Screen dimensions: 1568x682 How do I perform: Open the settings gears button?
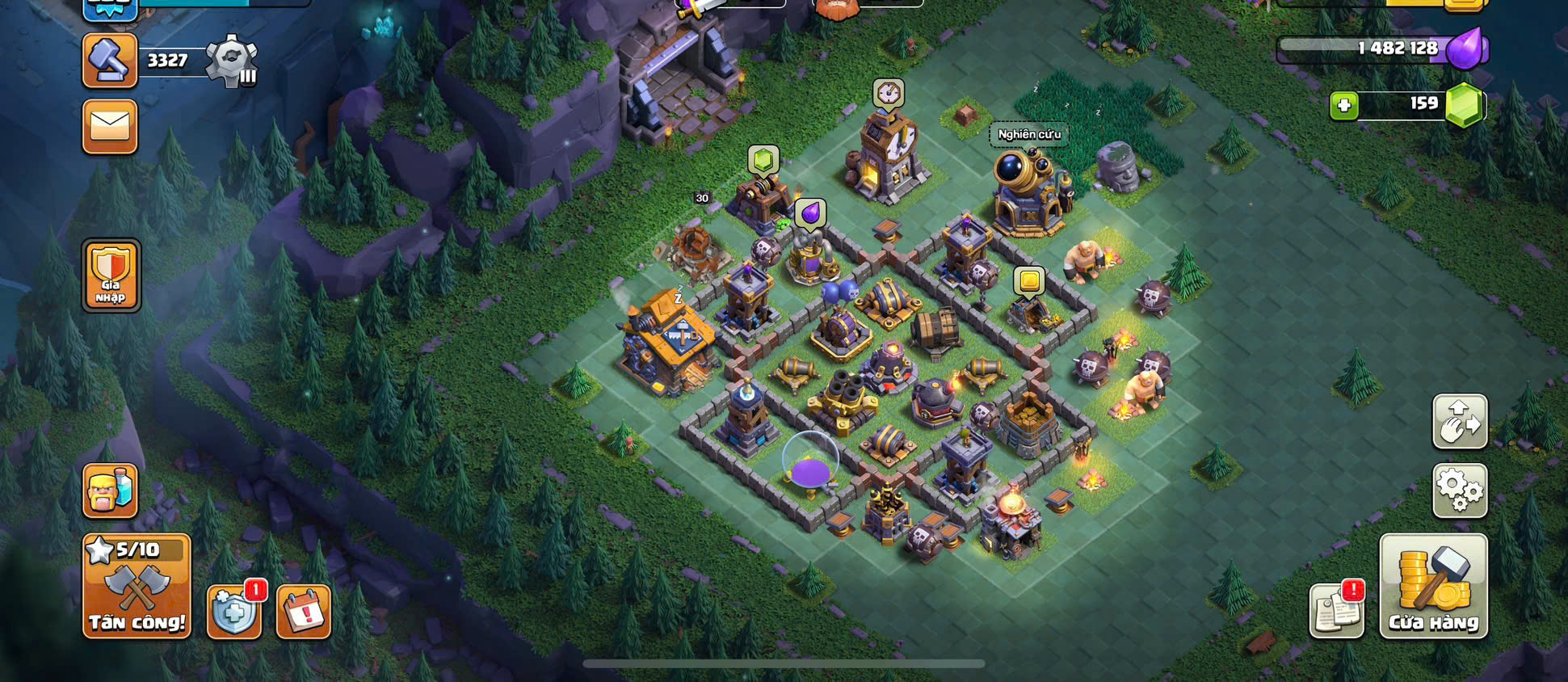click(1460, 490)
